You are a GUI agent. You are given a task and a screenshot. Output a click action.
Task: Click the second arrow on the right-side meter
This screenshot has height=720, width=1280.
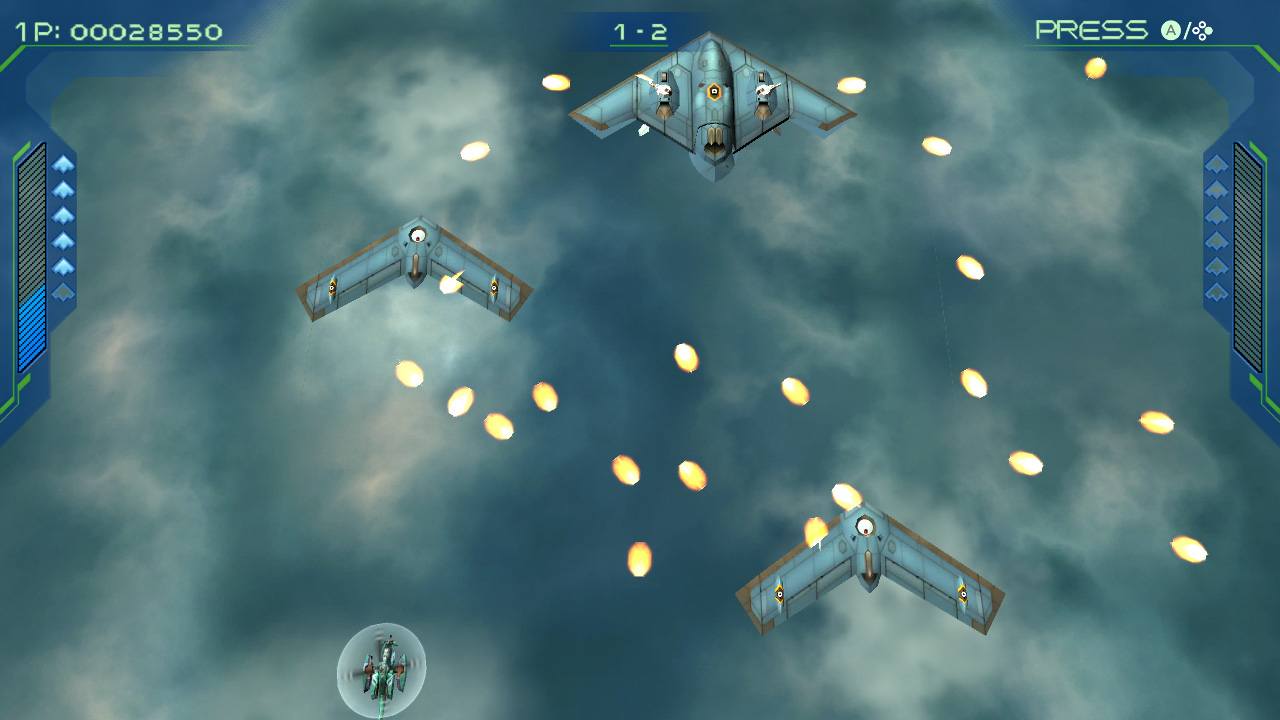[1216, 190]
